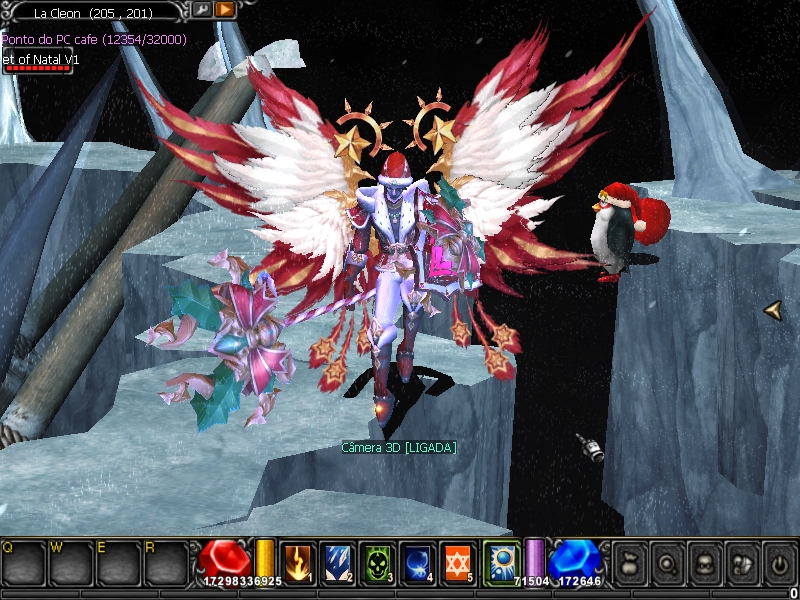Activate the flame skill in slot 1
Image resolution: width=800 pixels, height=600 pixels.
[x=299, y=562]
